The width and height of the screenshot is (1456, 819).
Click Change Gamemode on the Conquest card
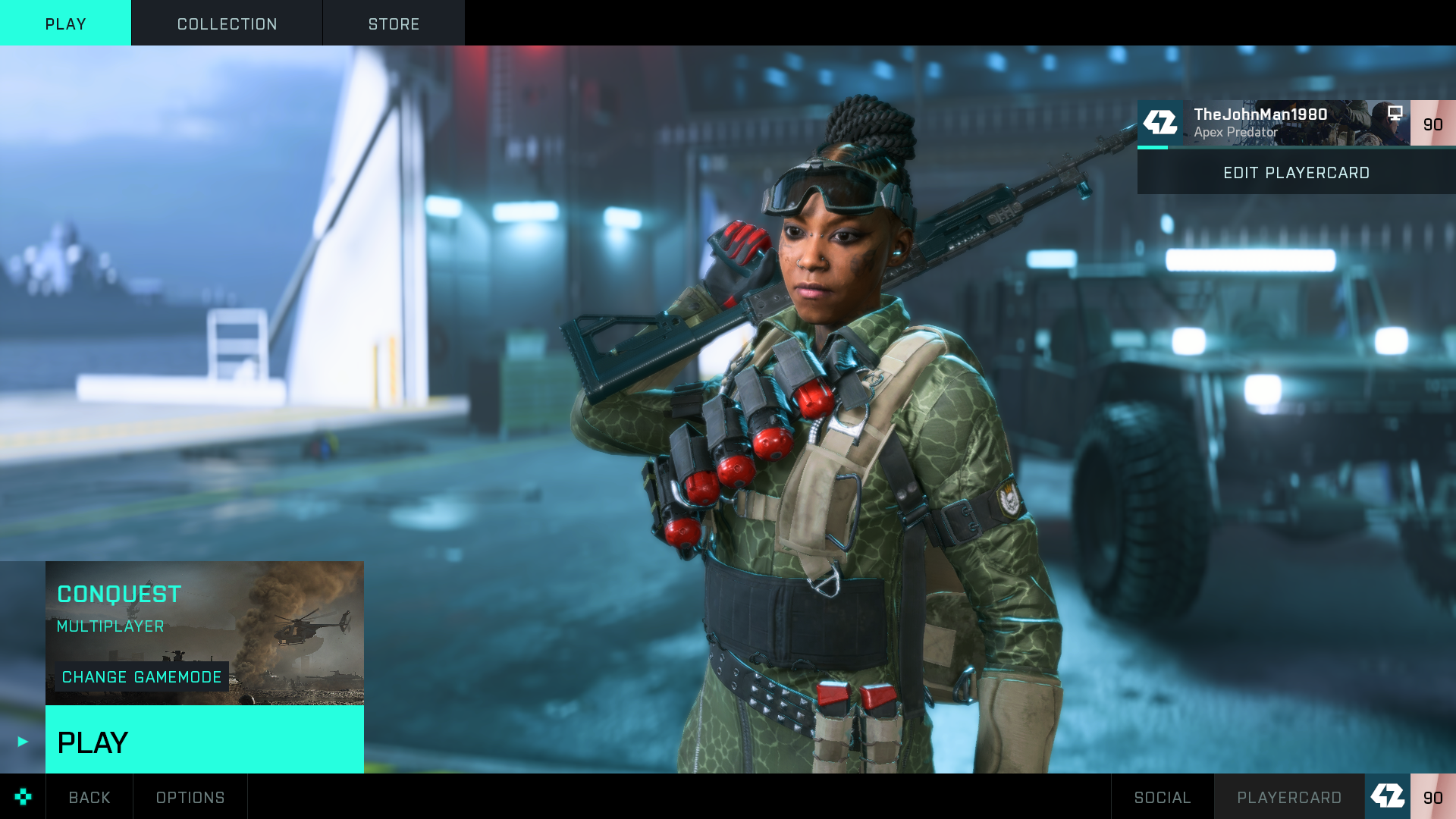coord(142,676)
